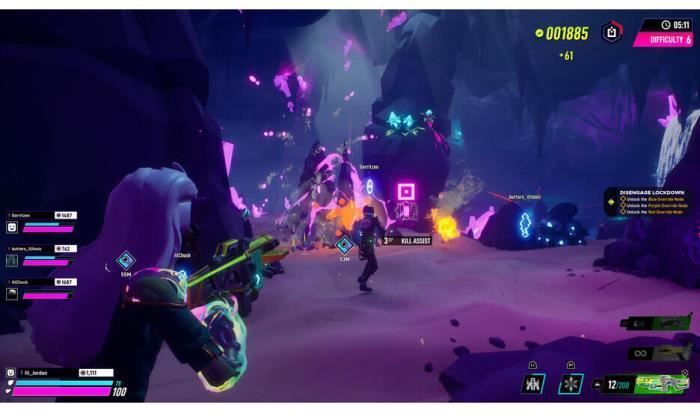The height and width of the screenshot is (416, 700).
Task: Switch to the infinite-ammo weapon slot
Action: click(x=659, y=352)
